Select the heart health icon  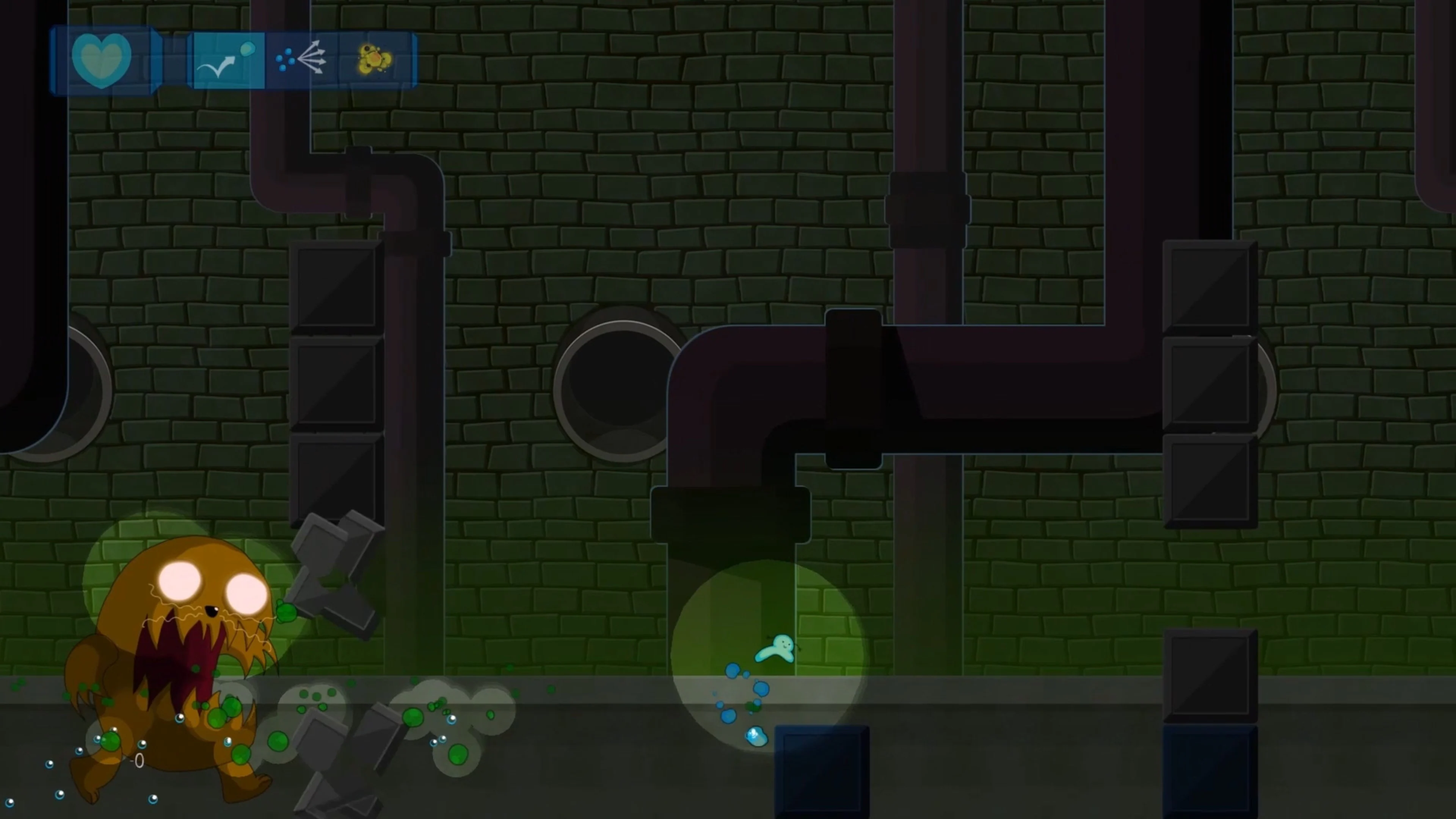(x=102, y=60)
